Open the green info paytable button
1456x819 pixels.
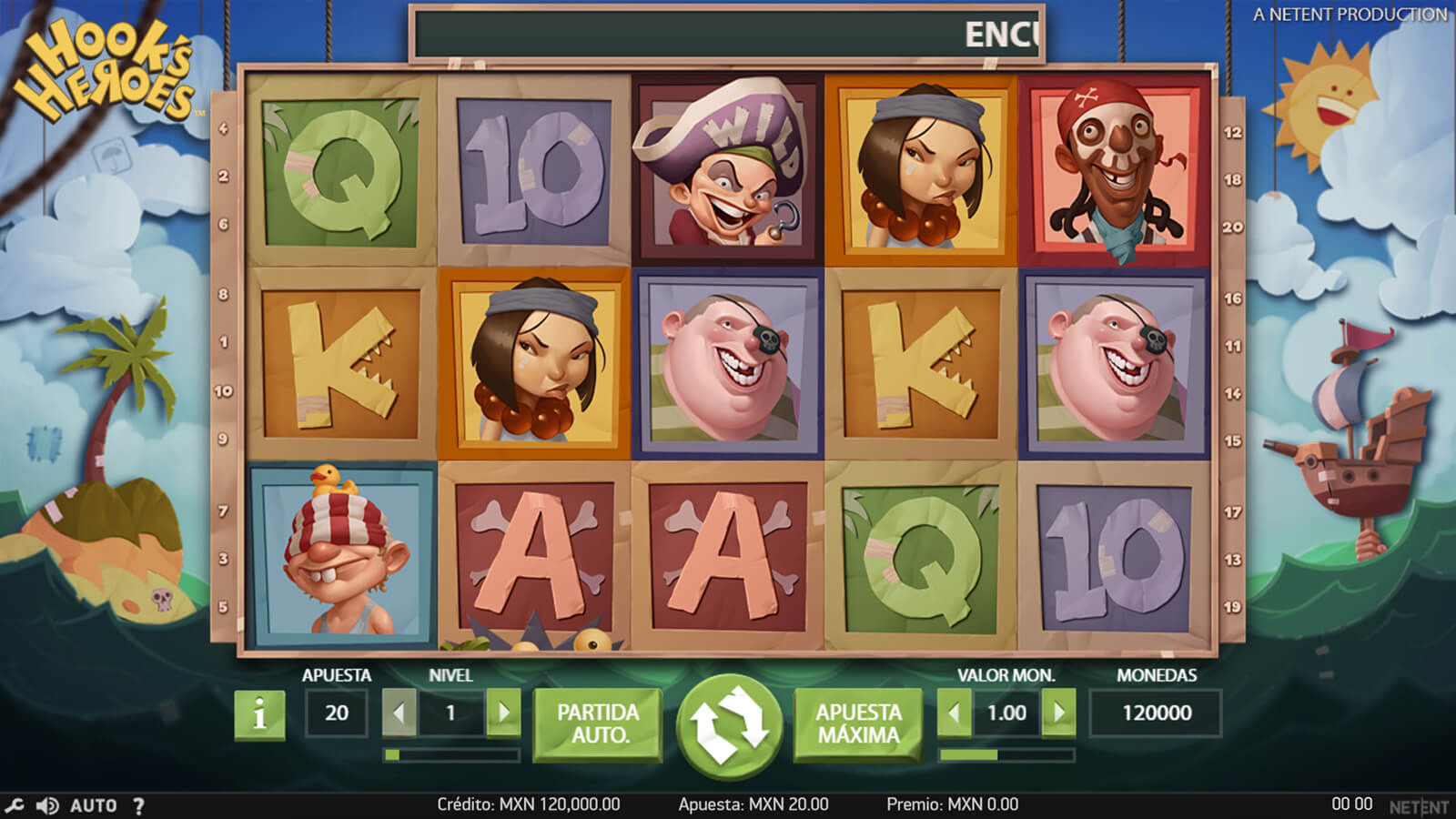click(x=259, y=714)
